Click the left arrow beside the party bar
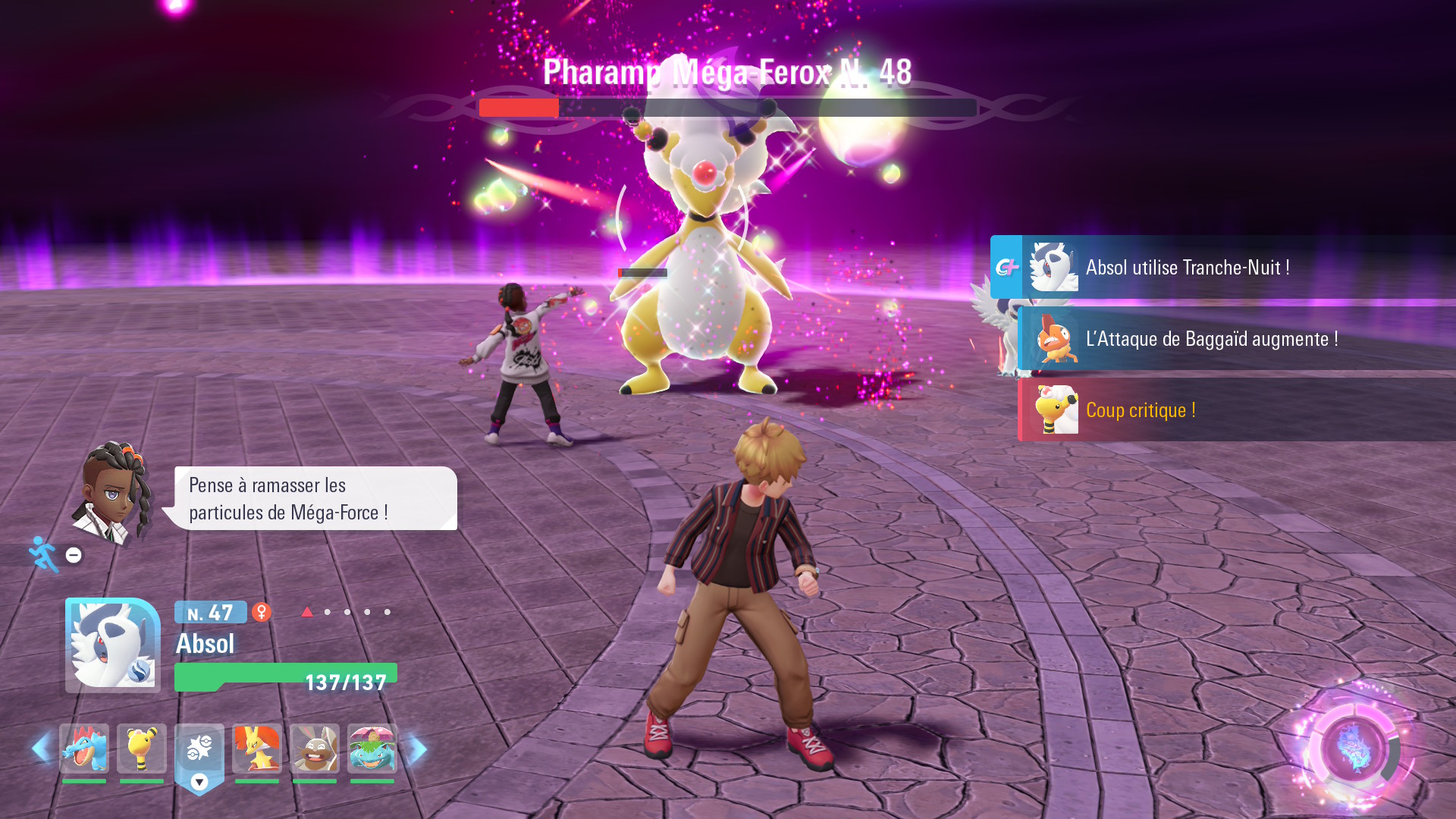 click(41, 748)
